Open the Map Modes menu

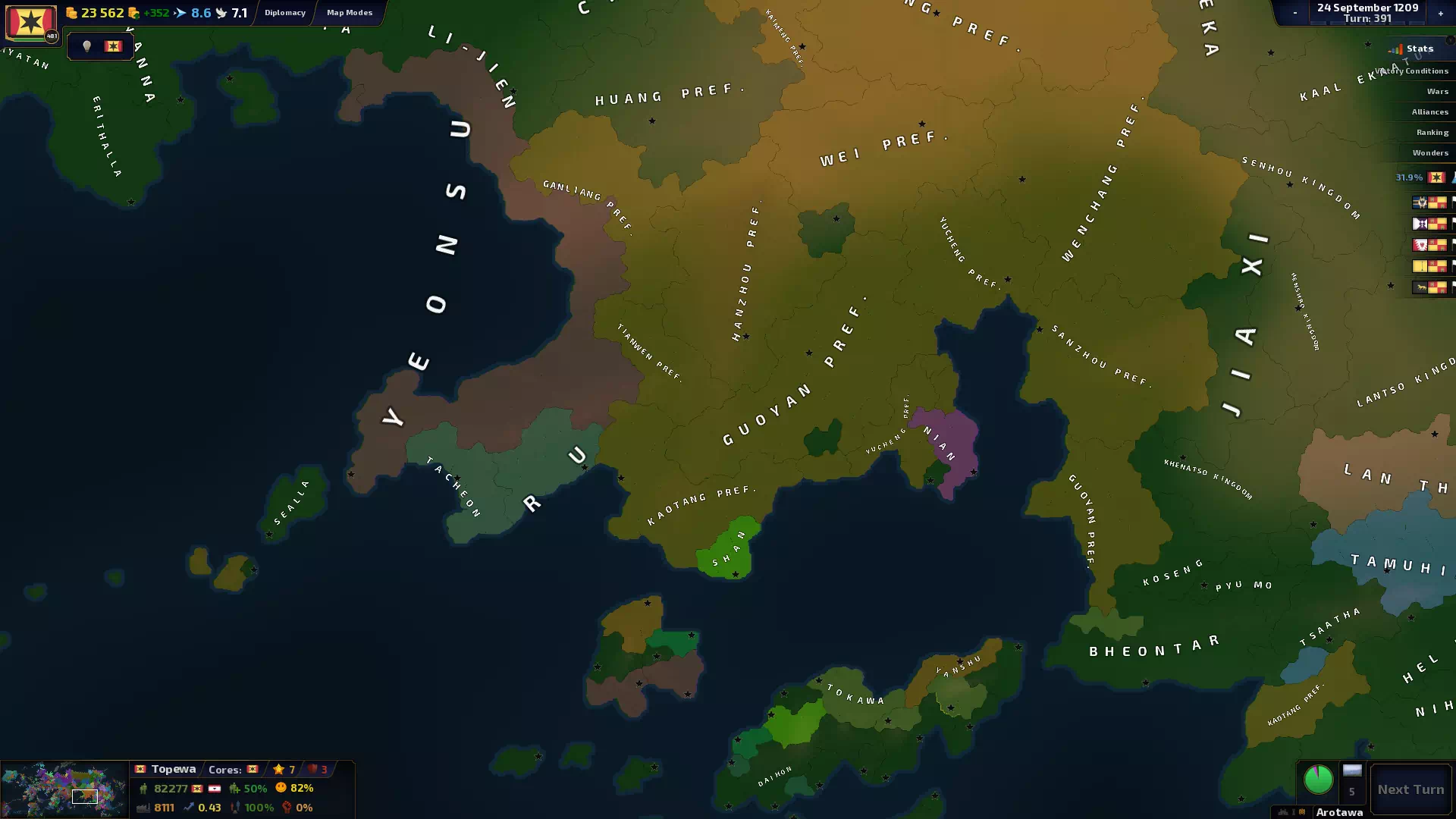coord(350,12)
